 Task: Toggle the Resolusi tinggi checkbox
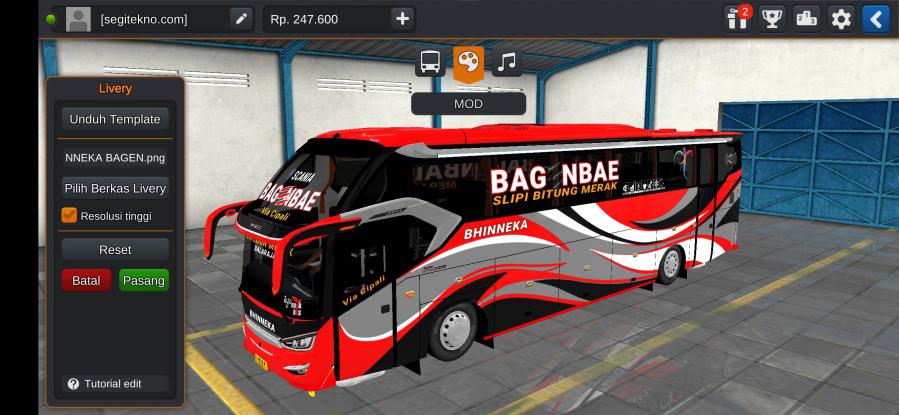coord(69,215)
